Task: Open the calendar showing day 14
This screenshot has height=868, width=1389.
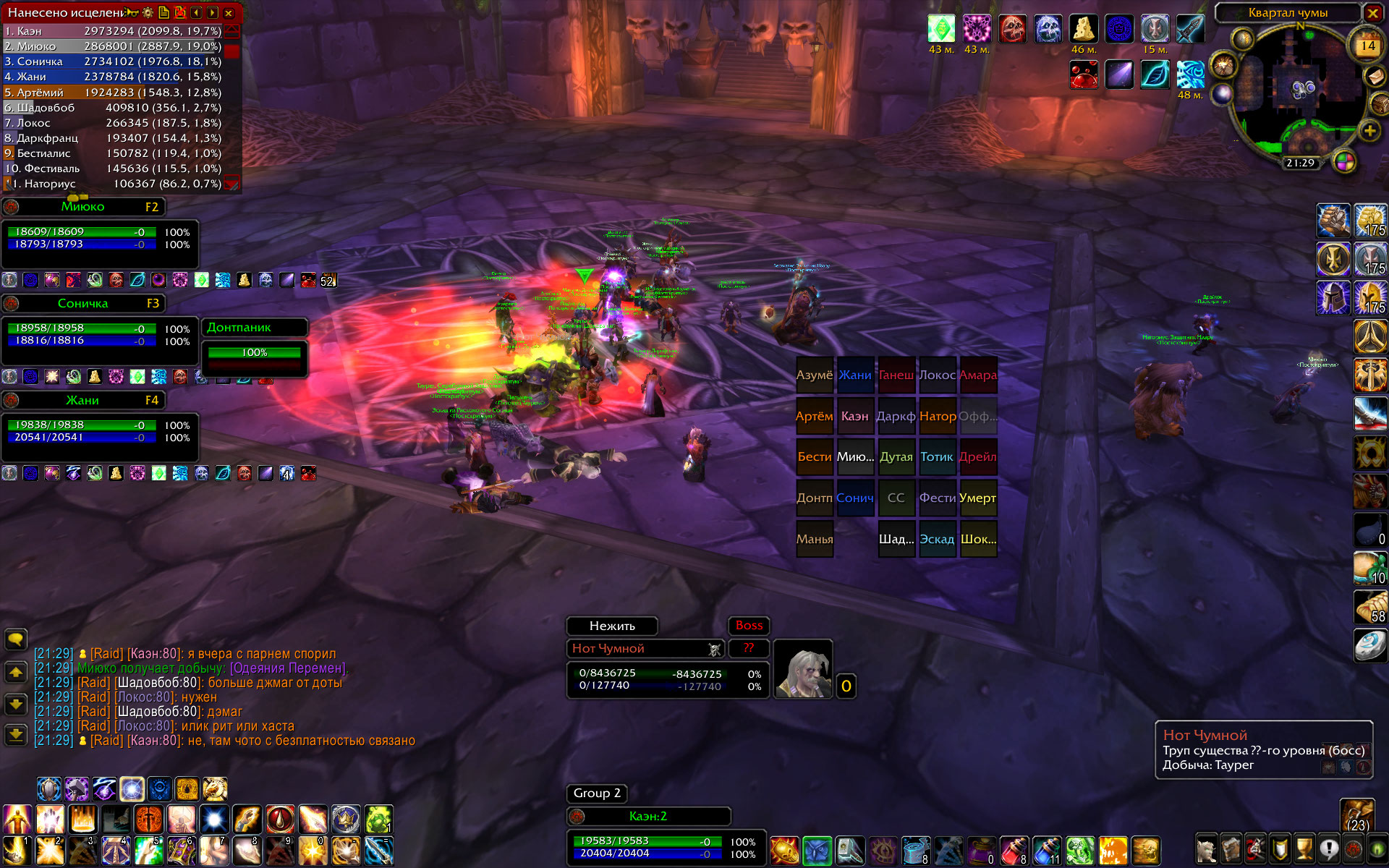Action: [1367, 47]
